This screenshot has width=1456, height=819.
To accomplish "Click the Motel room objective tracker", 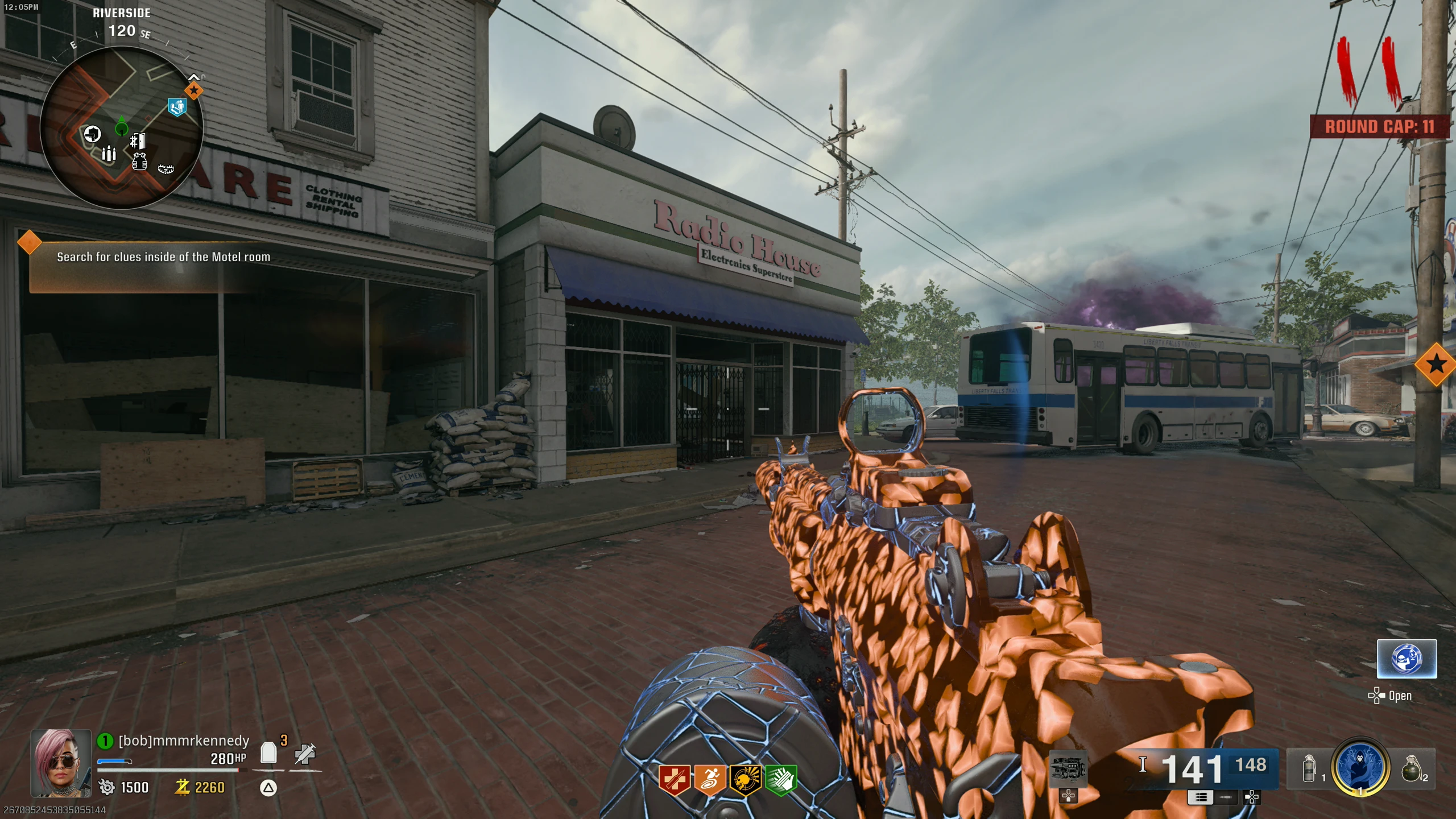I will pos(163,257).
